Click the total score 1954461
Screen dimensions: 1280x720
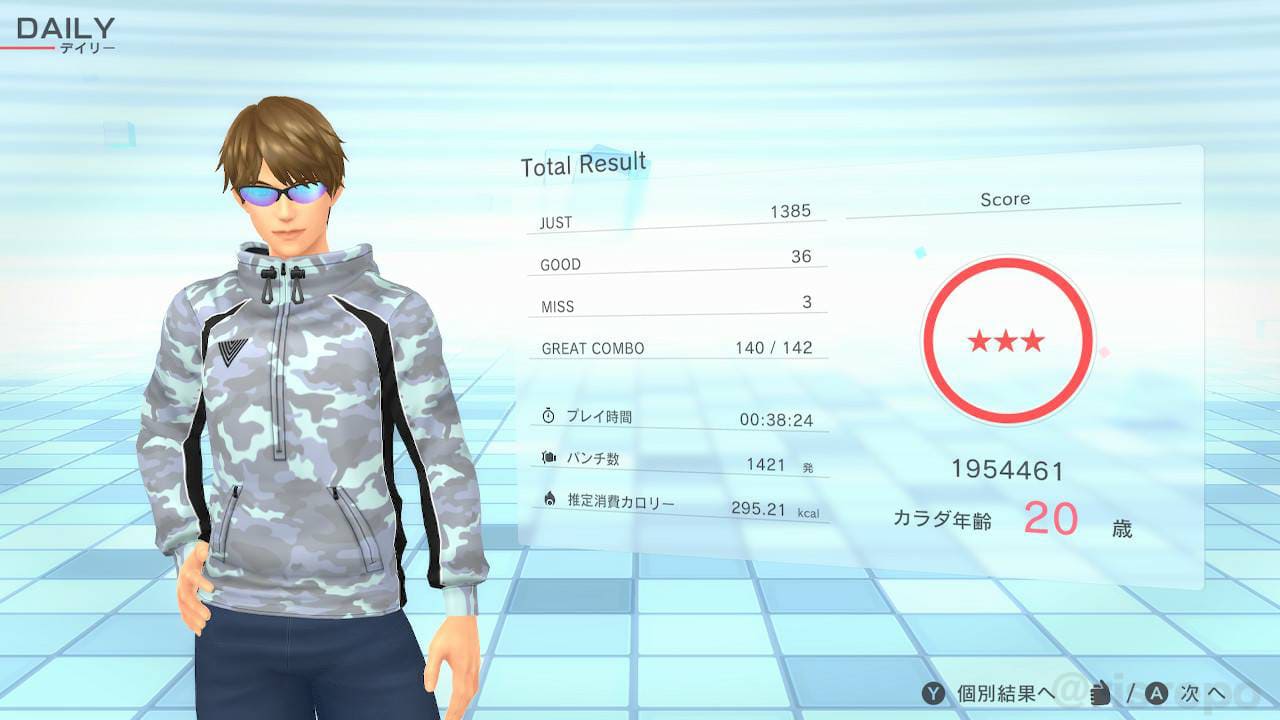1007,467
